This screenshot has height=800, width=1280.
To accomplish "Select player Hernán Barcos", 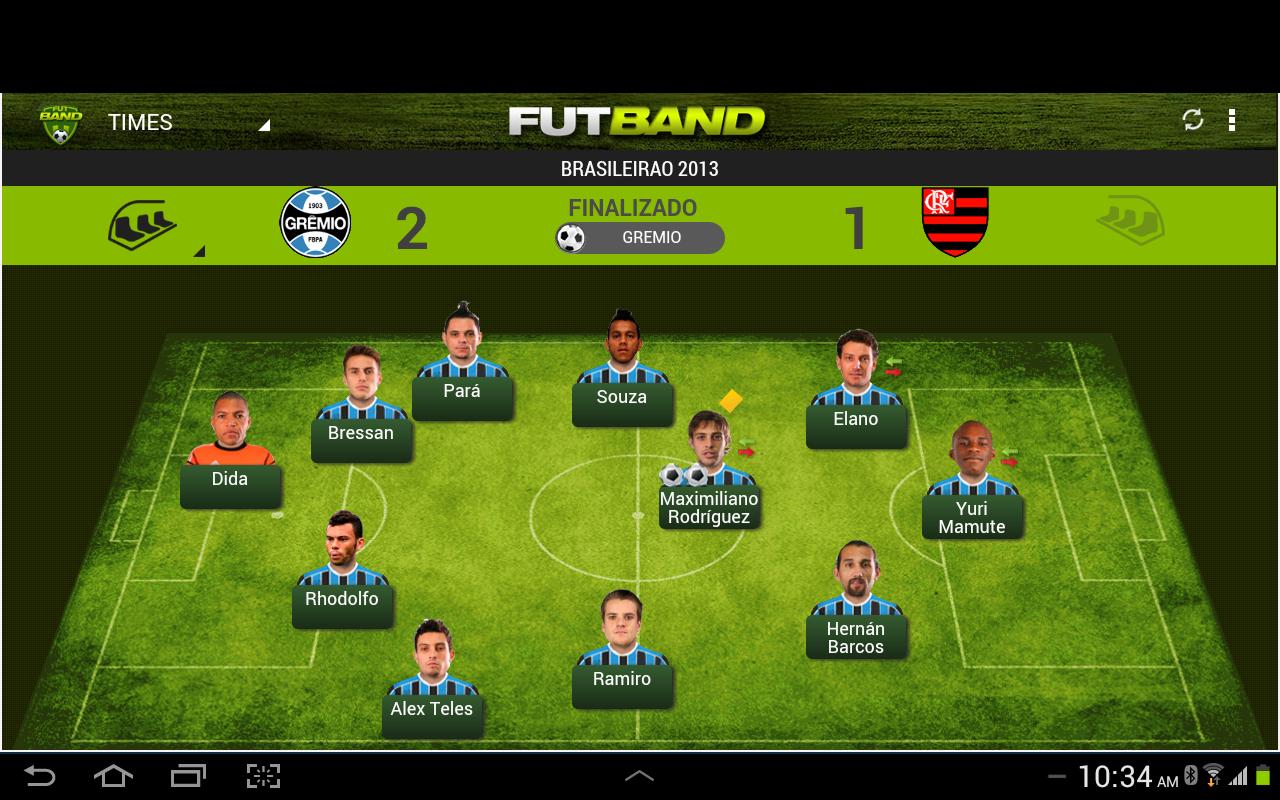I will point(857,638).
